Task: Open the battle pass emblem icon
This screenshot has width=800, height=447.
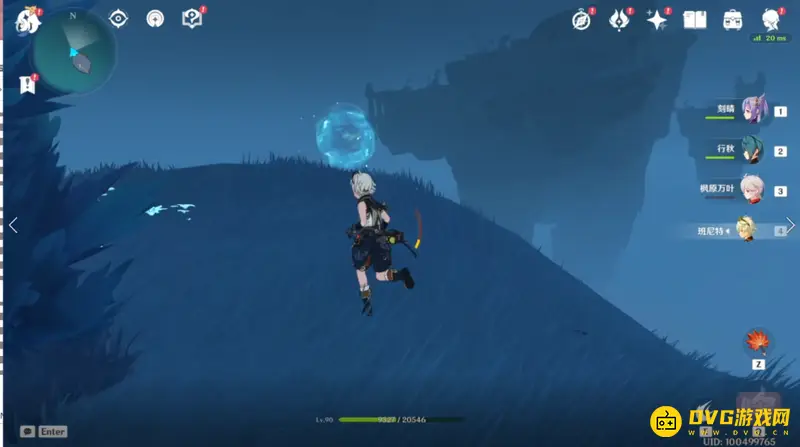Action: [619, 19]
